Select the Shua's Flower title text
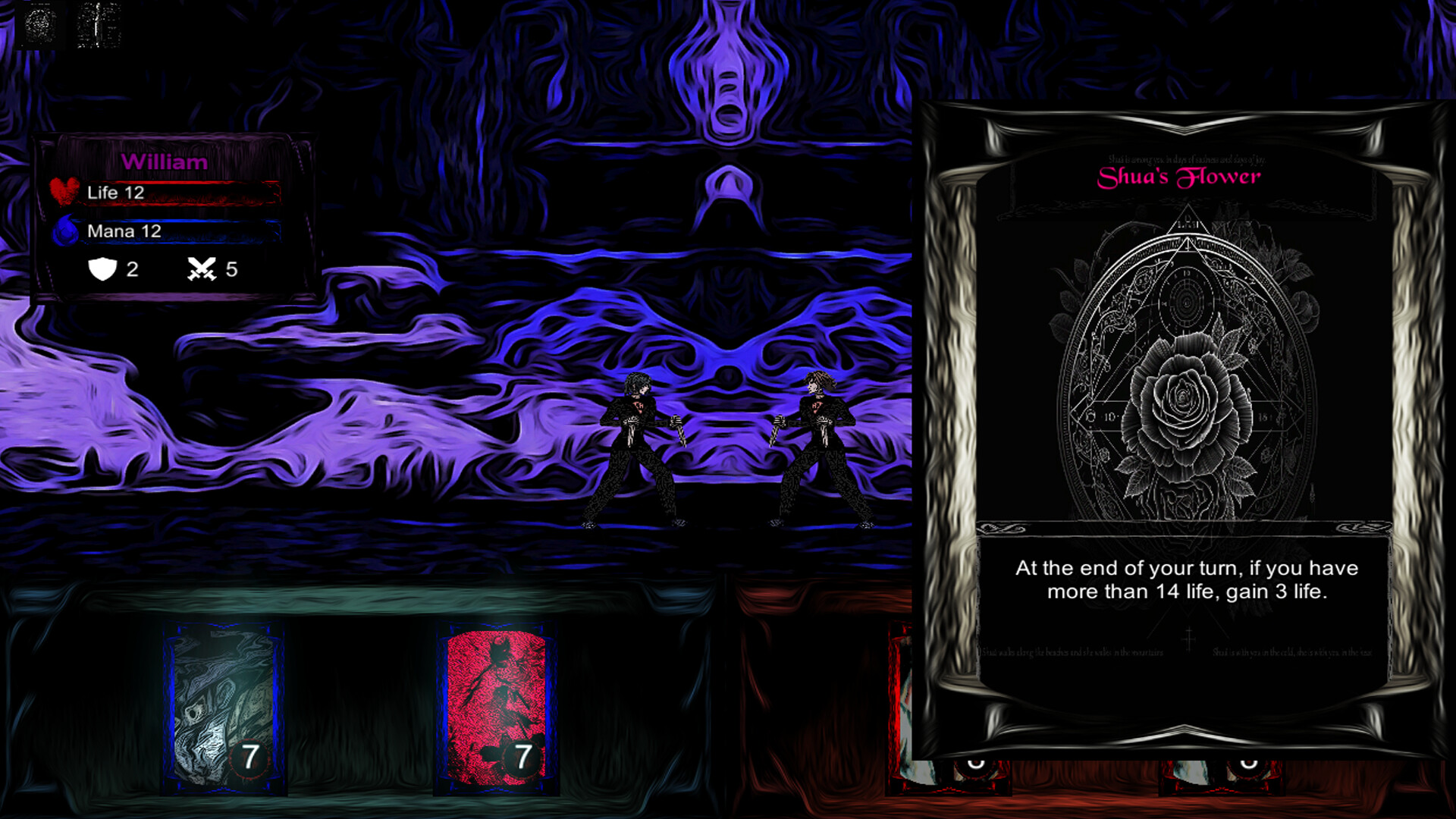Image resolution: width=1456 pixels, height=819 pixels. [x=1177, y=176]
